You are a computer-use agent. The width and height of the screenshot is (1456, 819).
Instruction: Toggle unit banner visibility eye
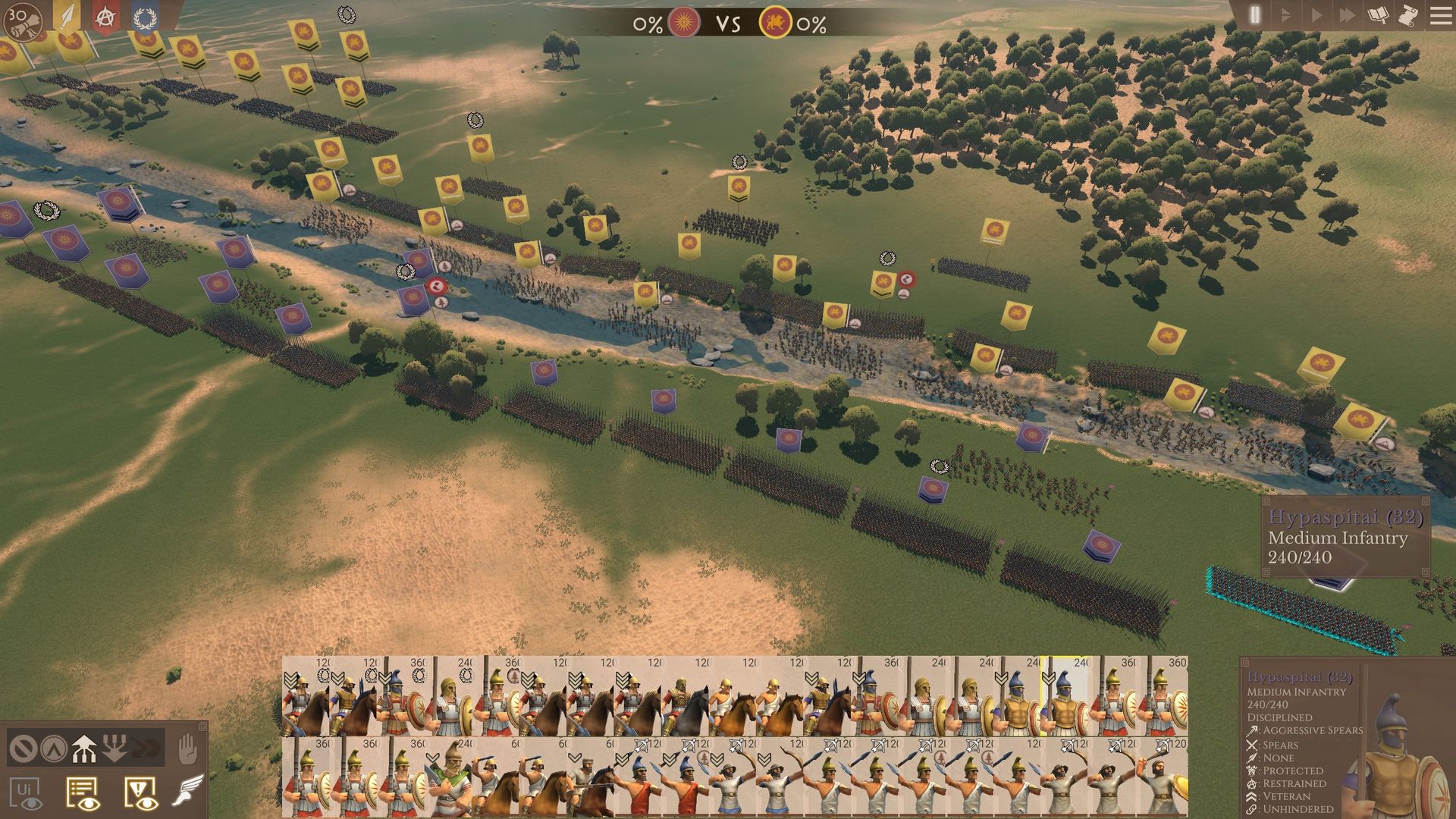(83, 794)
